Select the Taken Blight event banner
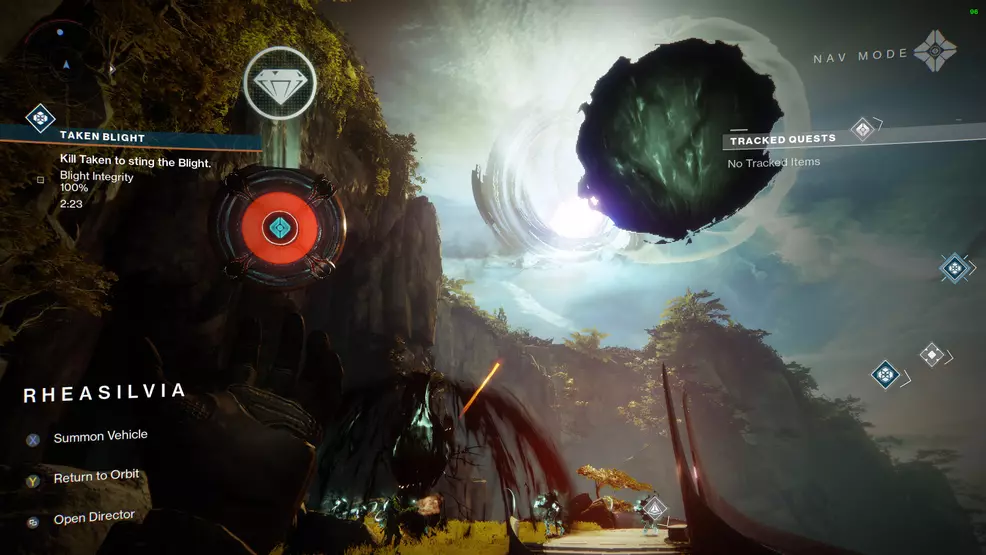 click(x=140, y=137)
